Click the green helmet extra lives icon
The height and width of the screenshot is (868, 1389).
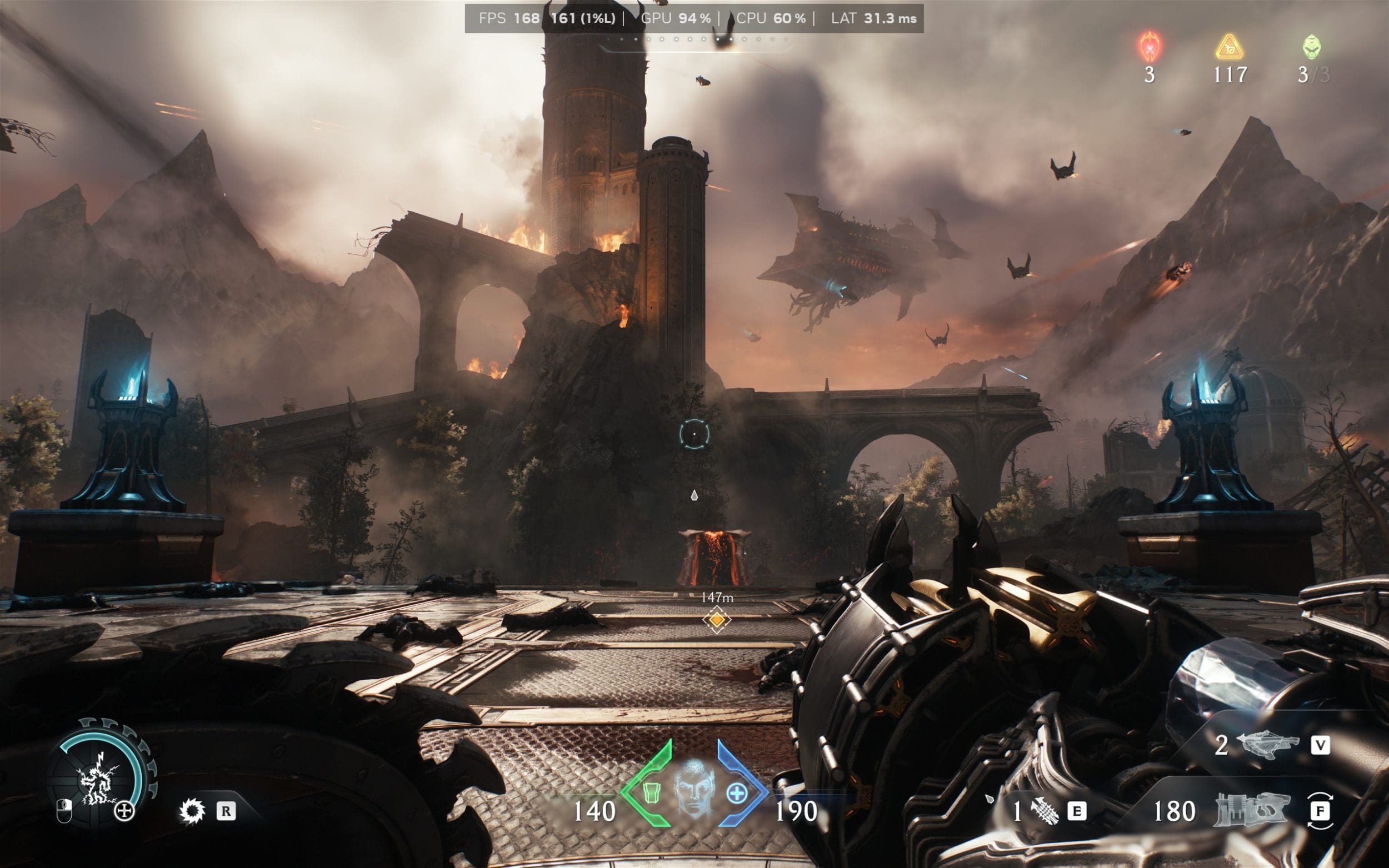(x=1311, y=47)
